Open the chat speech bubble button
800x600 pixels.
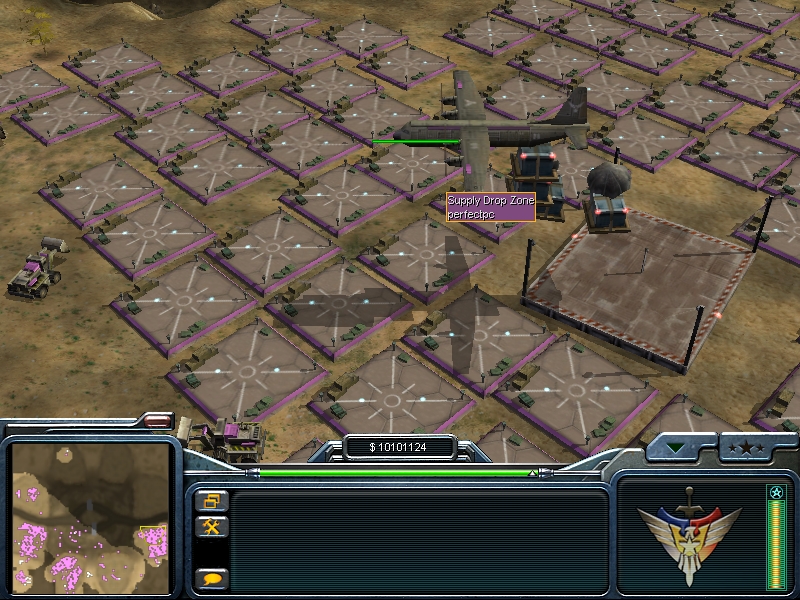213,578
